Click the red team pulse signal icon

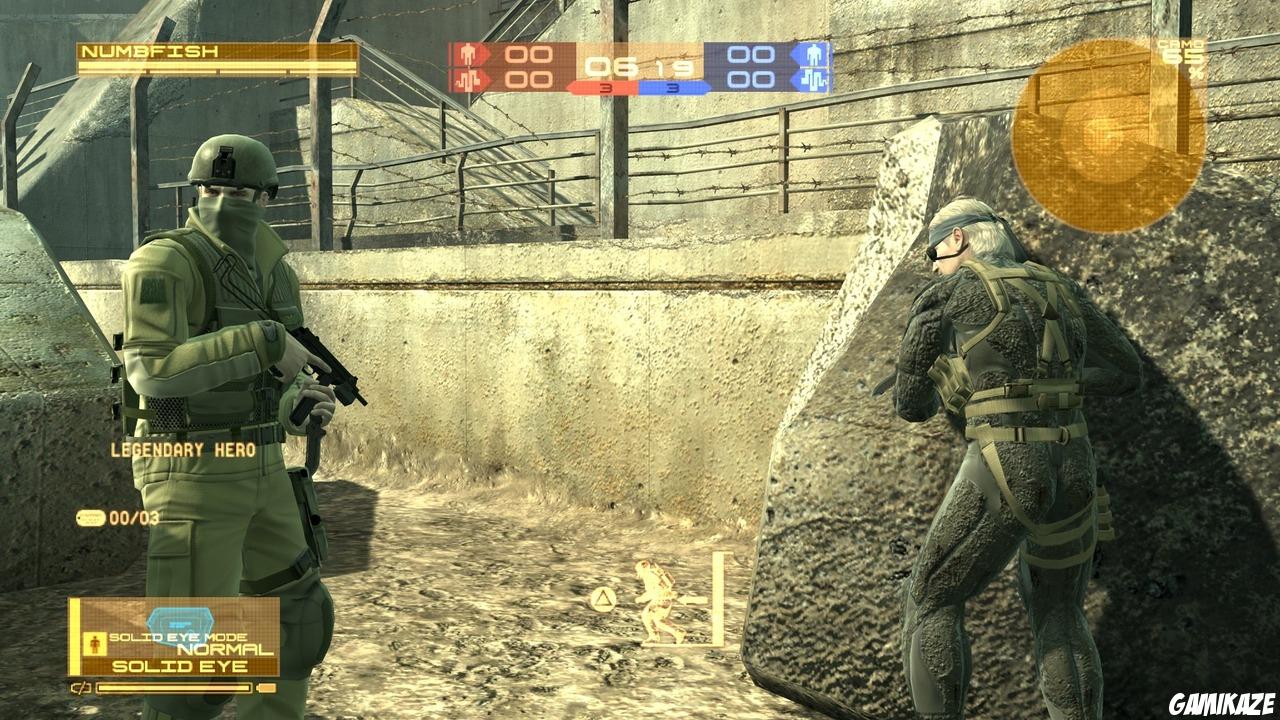point(466,82)
